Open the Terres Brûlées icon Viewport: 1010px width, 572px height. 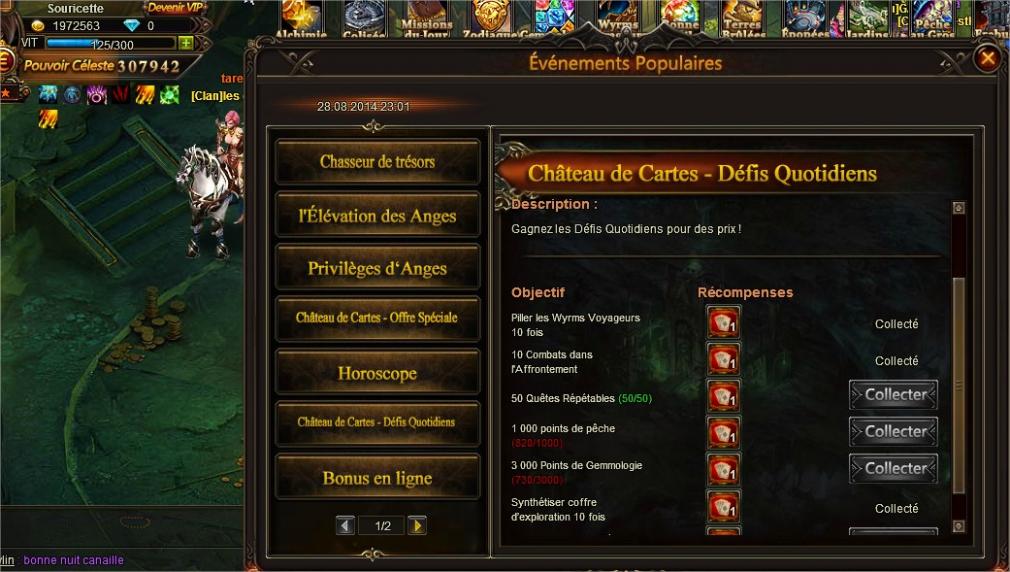(744, 18)
